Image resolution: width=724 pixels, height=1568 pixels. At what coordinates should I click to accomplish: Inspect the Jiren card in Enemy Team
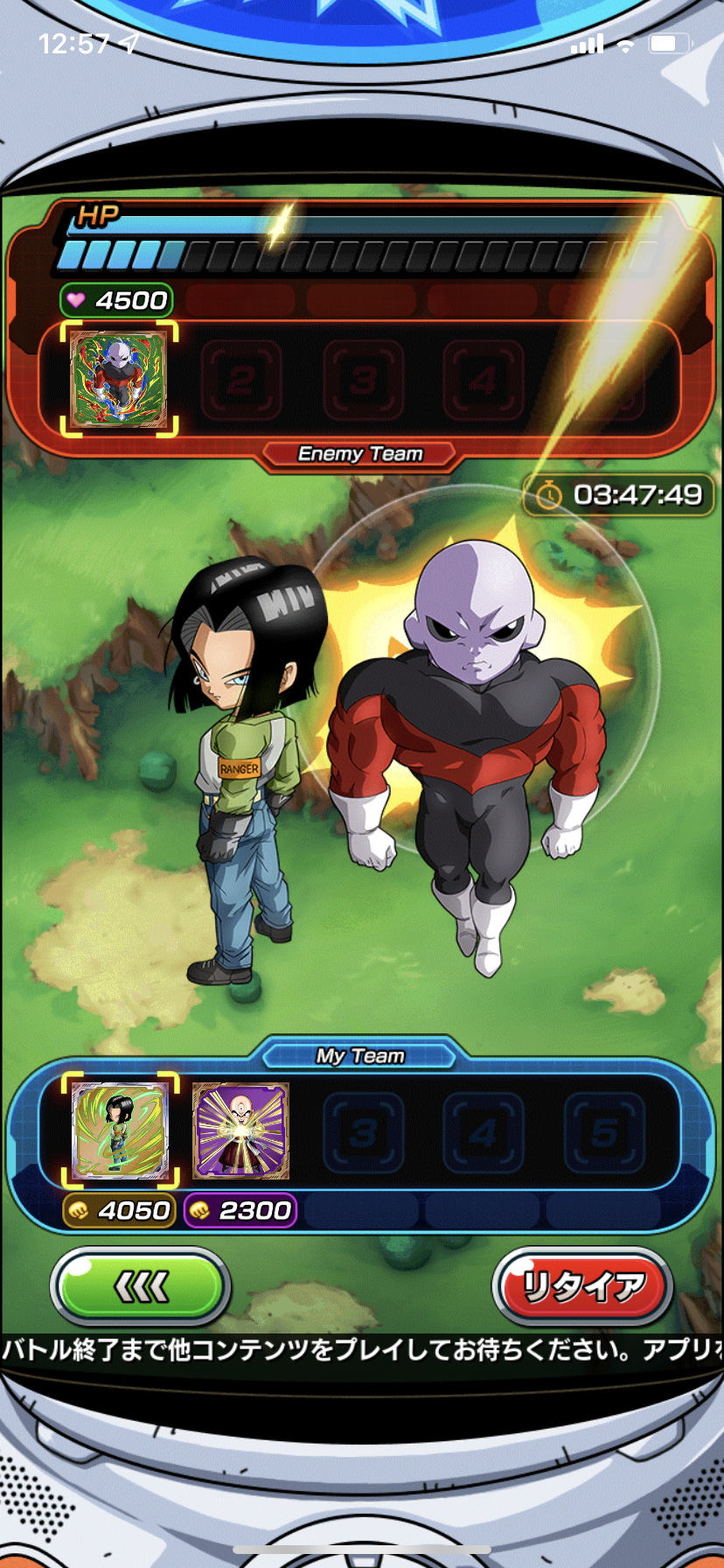(119, 378)
